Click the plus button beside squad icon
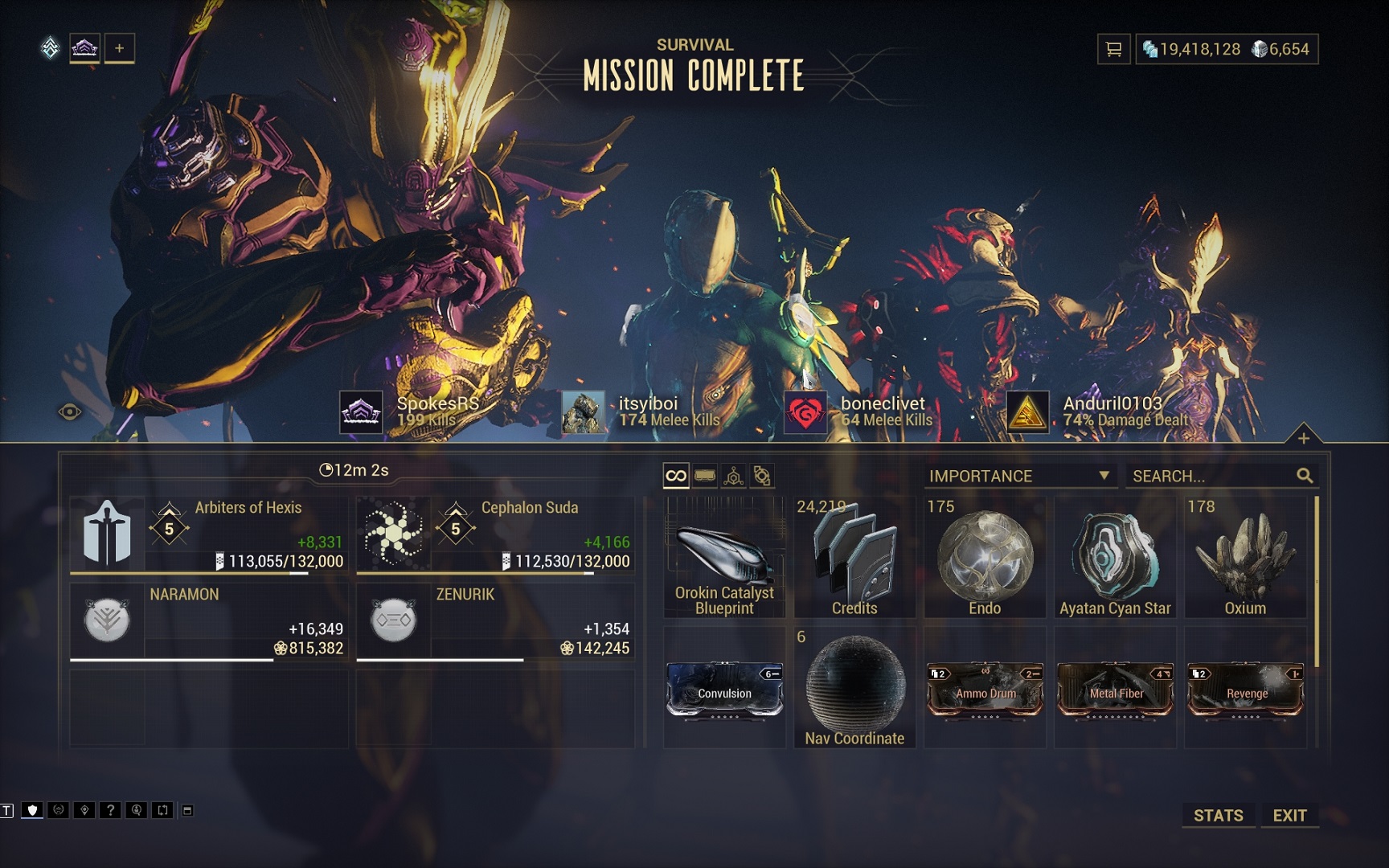 point(119,48)
